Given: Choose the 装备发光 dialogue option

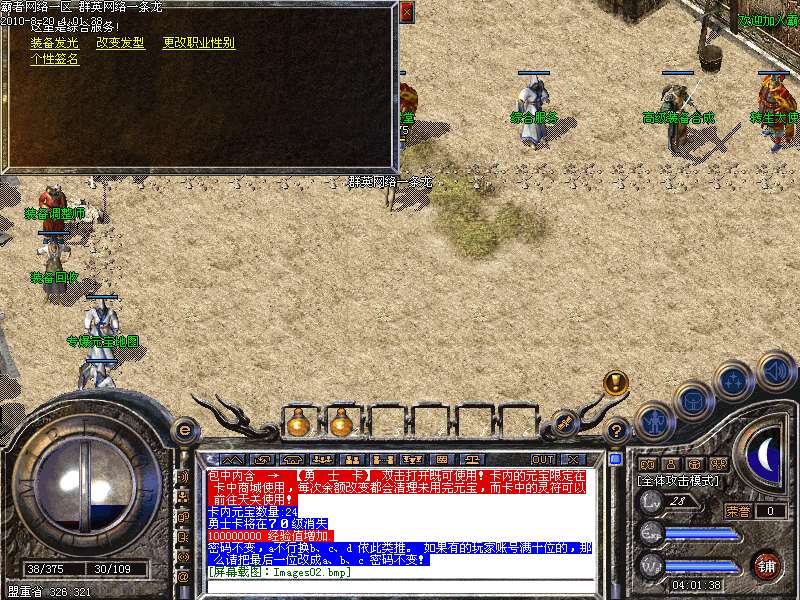Looking at the screenshot, I should coord(55,43).
